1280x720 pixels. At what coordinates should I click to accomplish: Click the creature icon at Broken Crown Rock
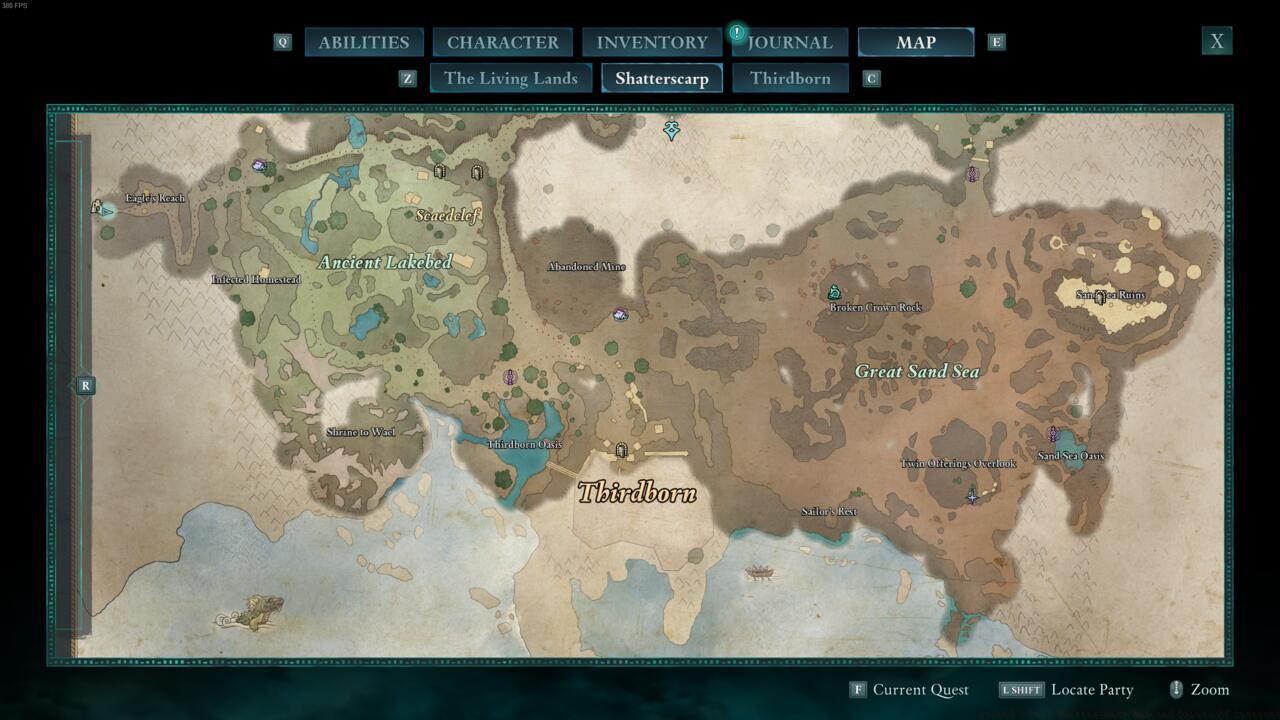point(835,291)
